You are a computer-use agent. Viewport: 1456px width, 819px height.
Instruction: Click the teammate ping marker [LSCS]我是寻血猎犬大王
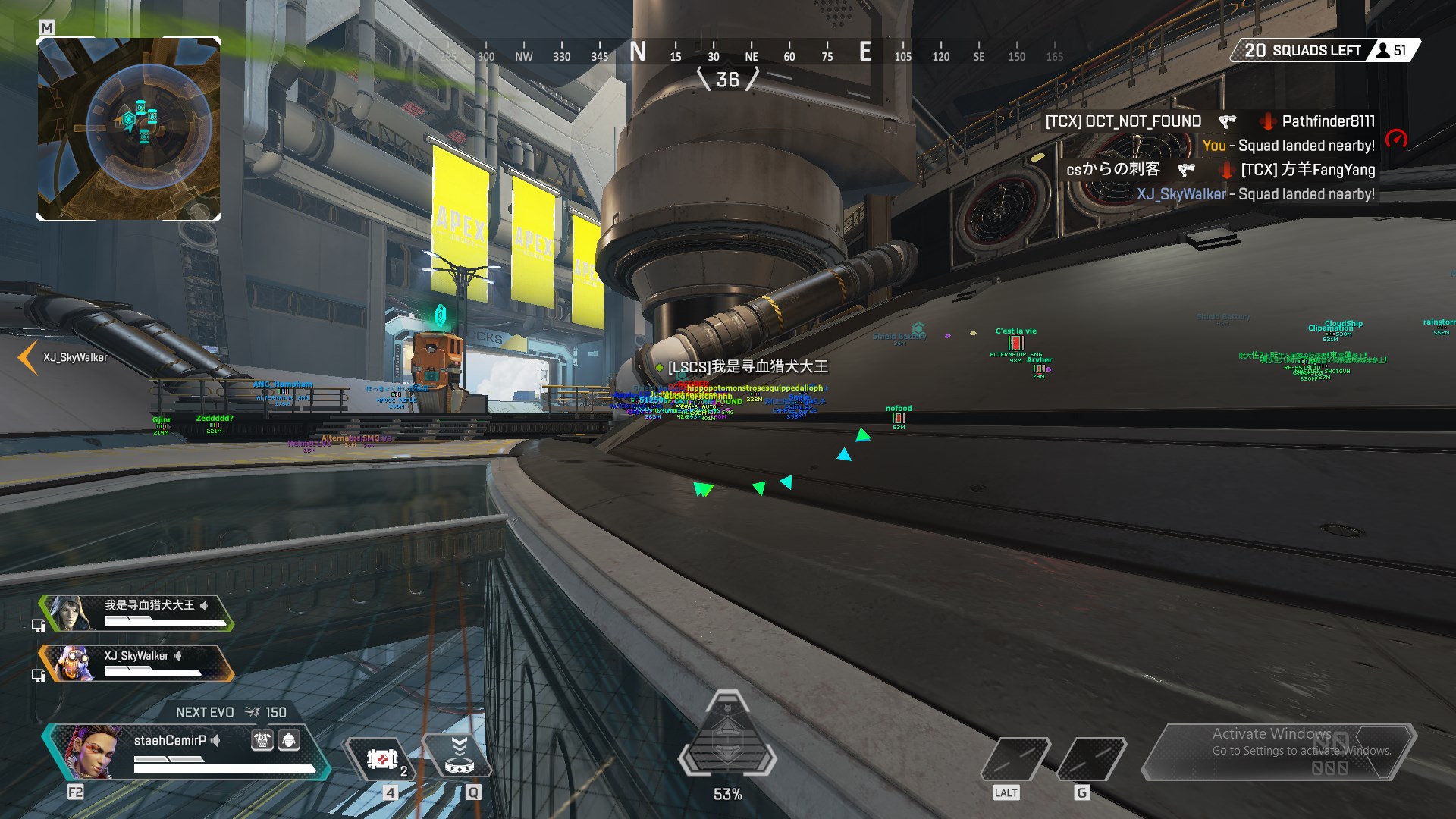coord(746,367)
